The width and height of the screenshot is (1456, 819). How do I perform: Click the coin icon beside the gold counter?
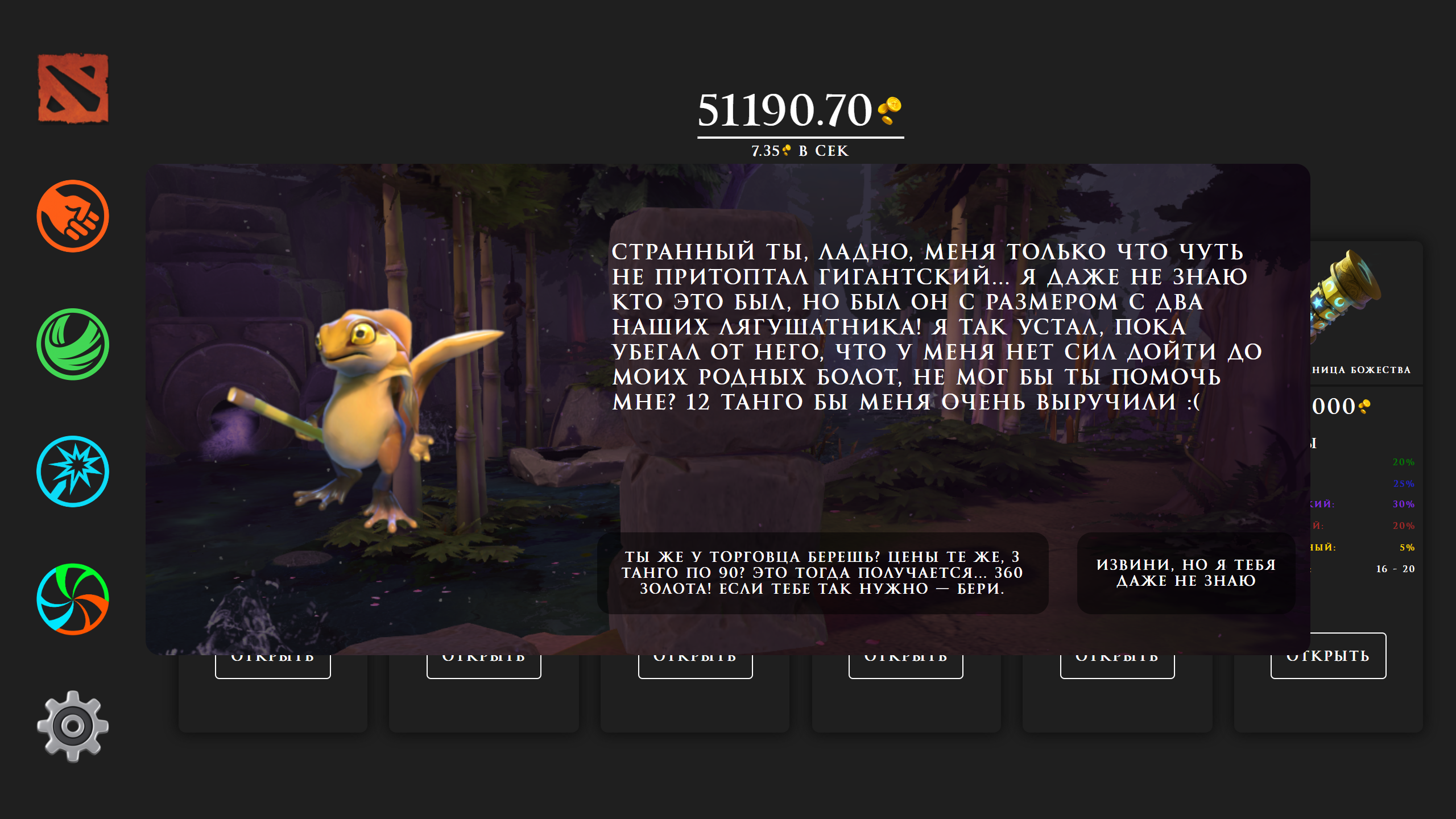pyautogui.click(x=893, y=111)
